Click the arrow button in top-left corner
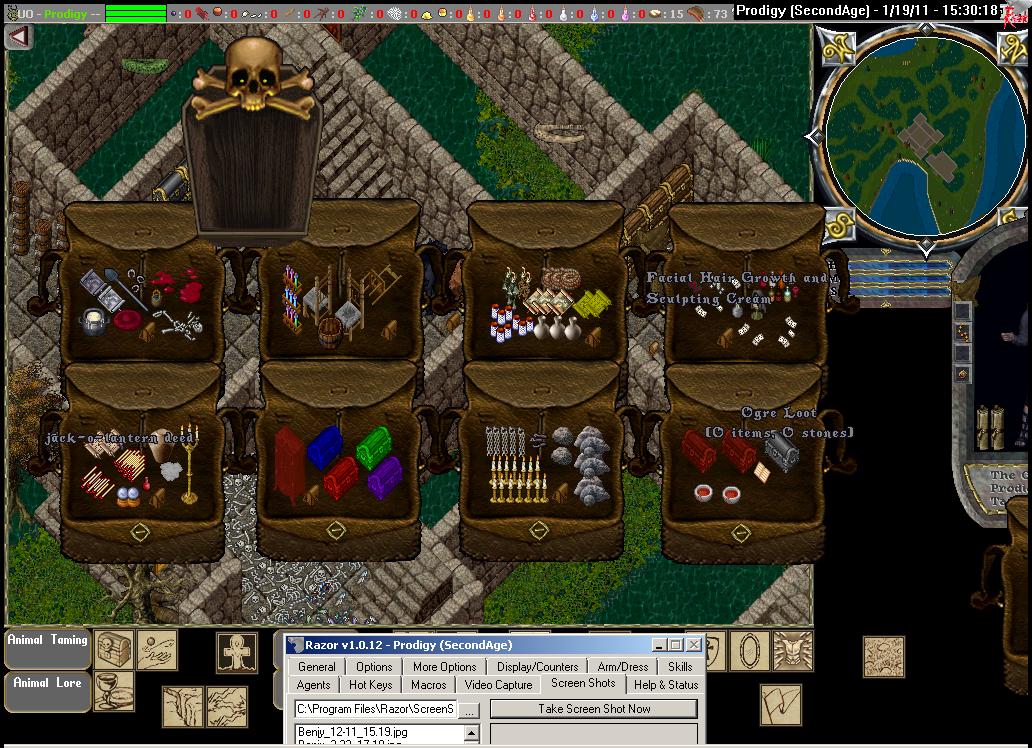Viewport: 1032px width, 748px height. point(19,36)
